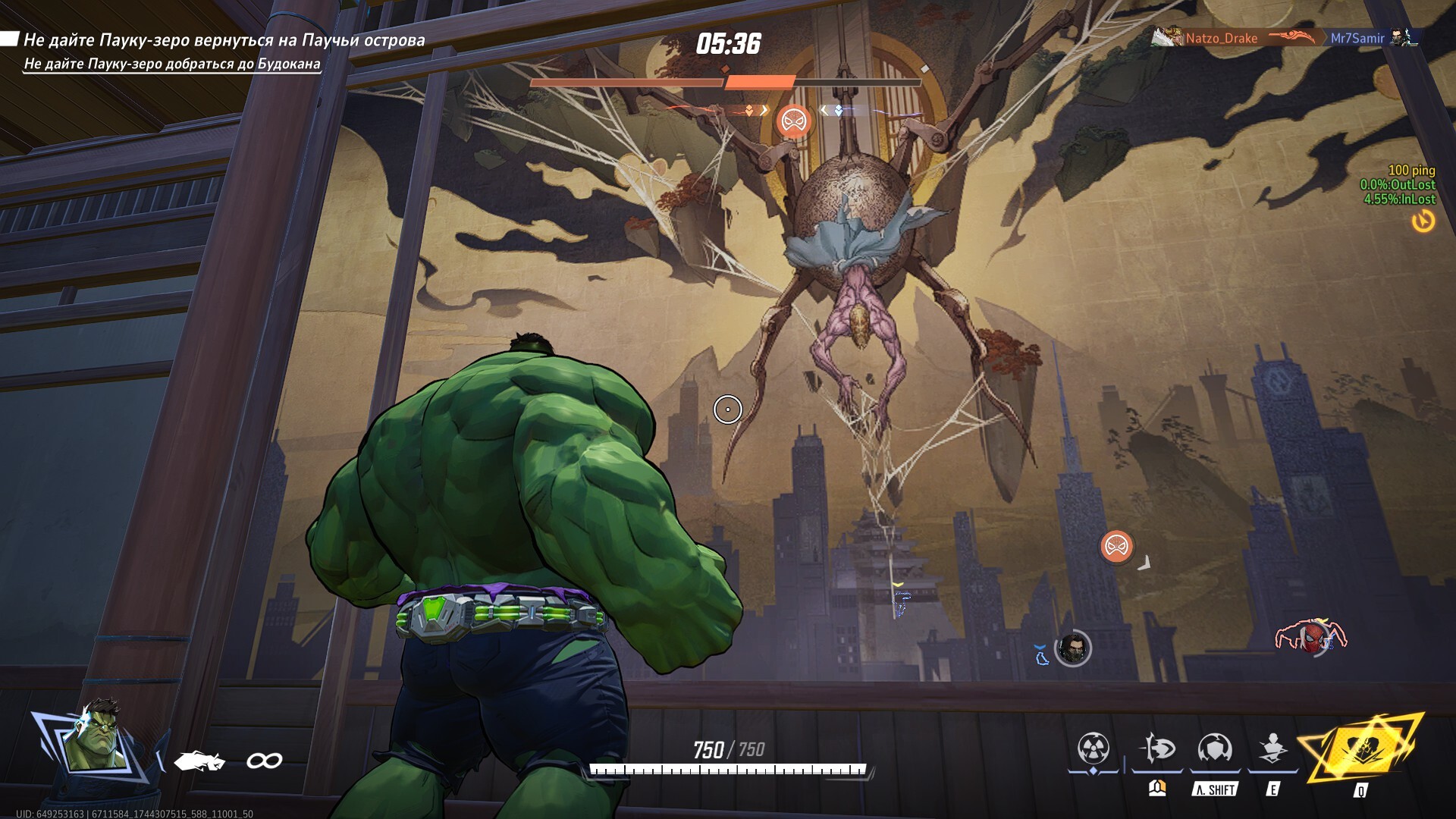This screenshot has height=819, width=1456.
Task: Select the charging shield dash ability icon
Action: pos(1157,749)
